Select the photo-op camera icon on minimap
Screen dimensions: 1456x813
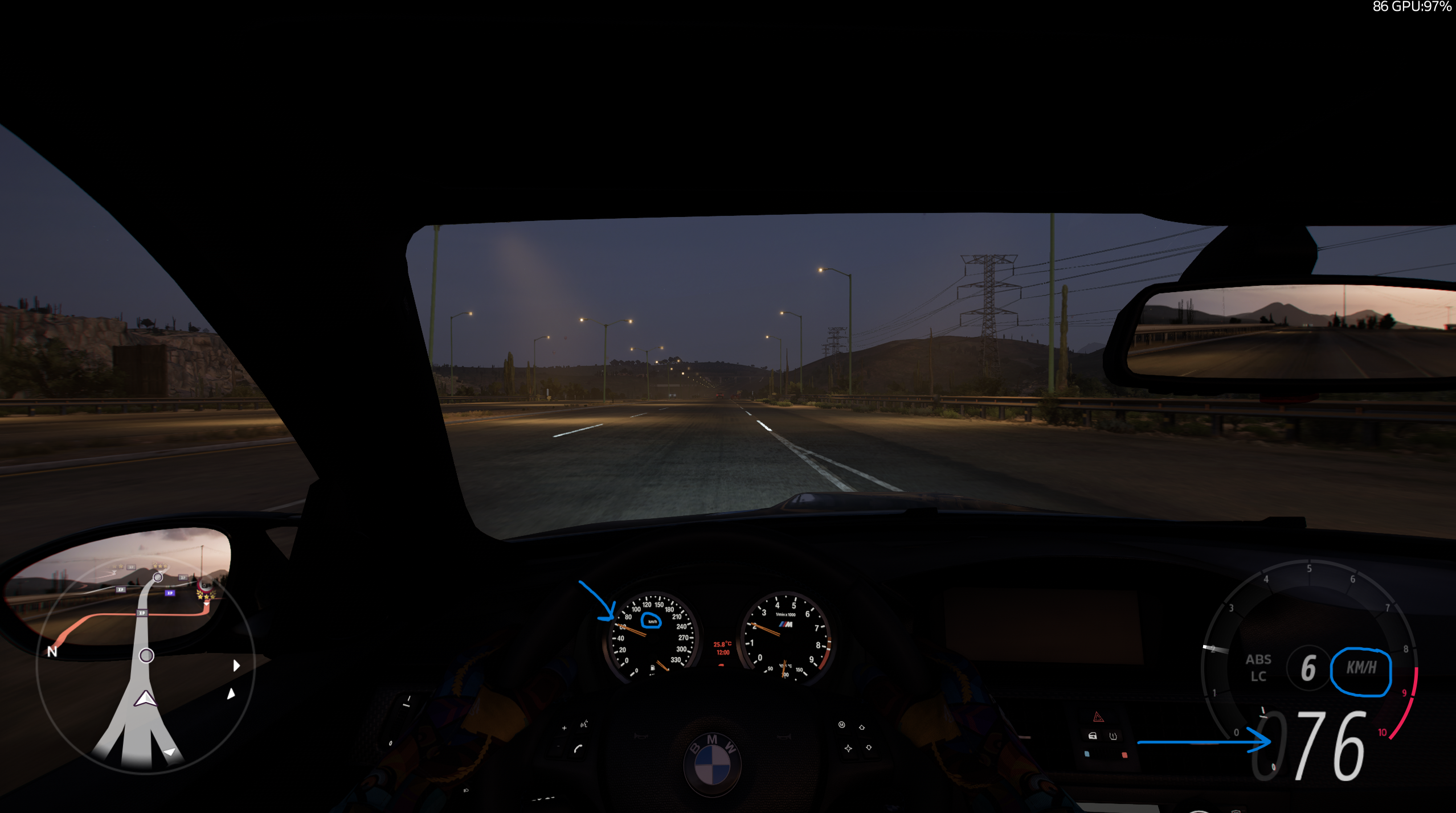pos(205,585)
